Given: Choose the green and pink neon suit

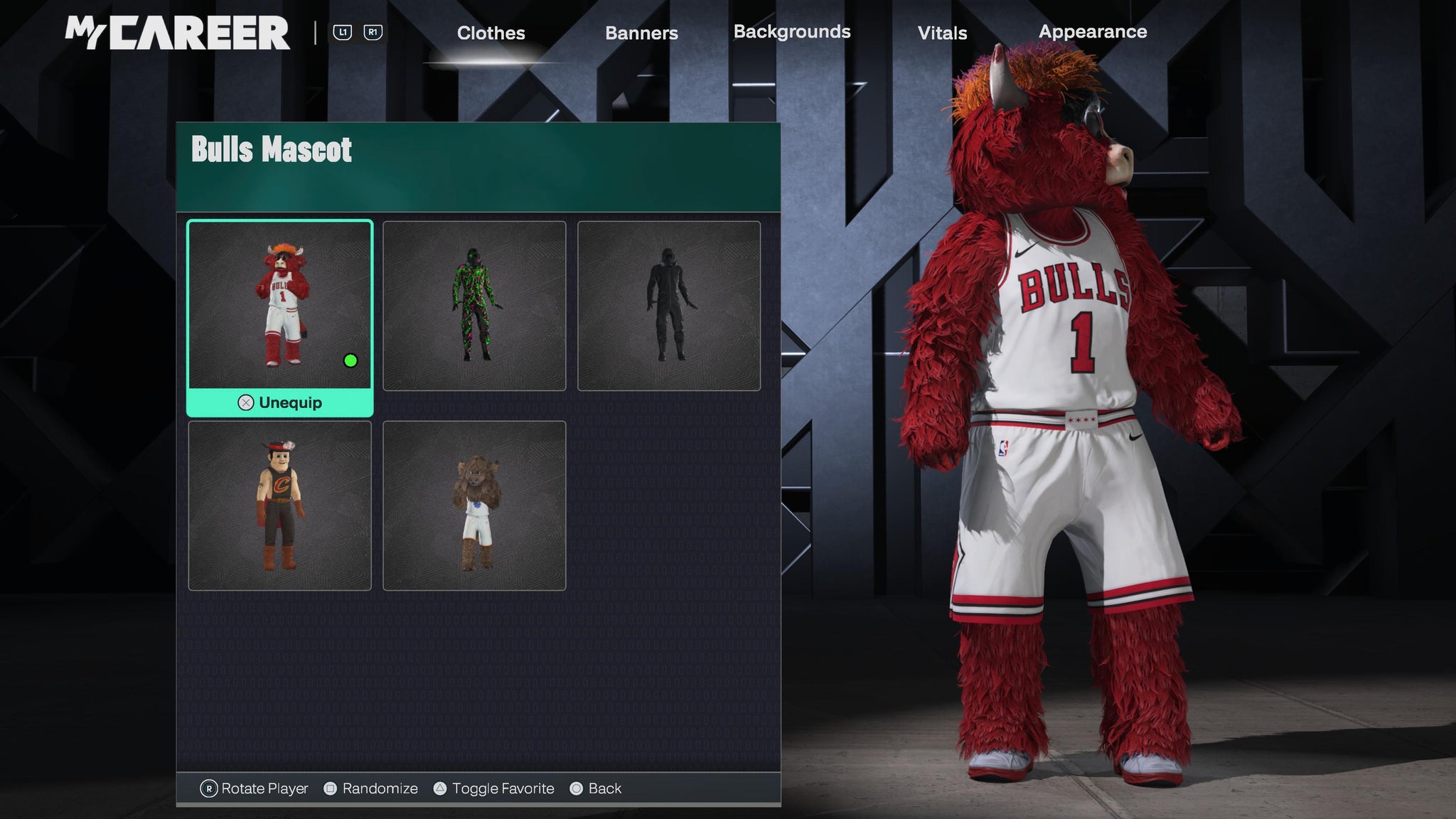Looking at the screenshot, I should 474,306.
